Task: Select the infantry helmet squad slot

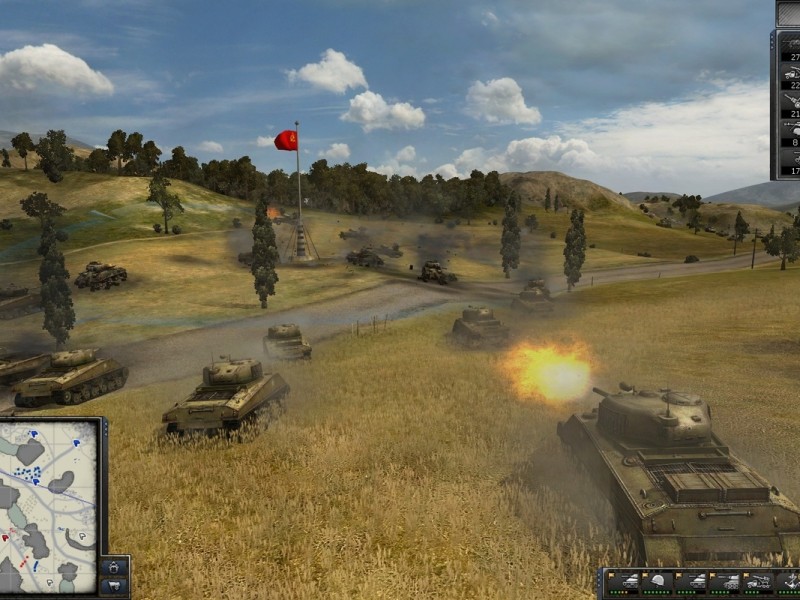Action: (x=657, y=583)
